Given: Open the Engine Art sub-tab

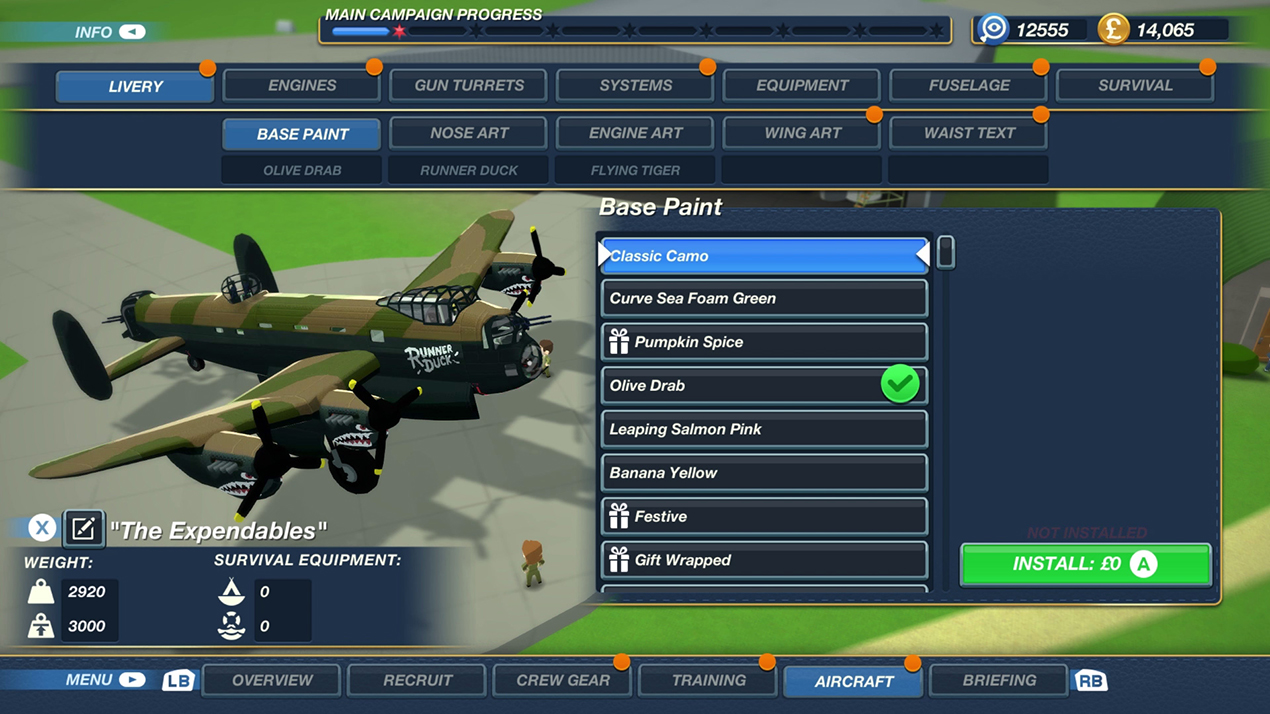Looking at the screenshot, I should pos(635,133).
